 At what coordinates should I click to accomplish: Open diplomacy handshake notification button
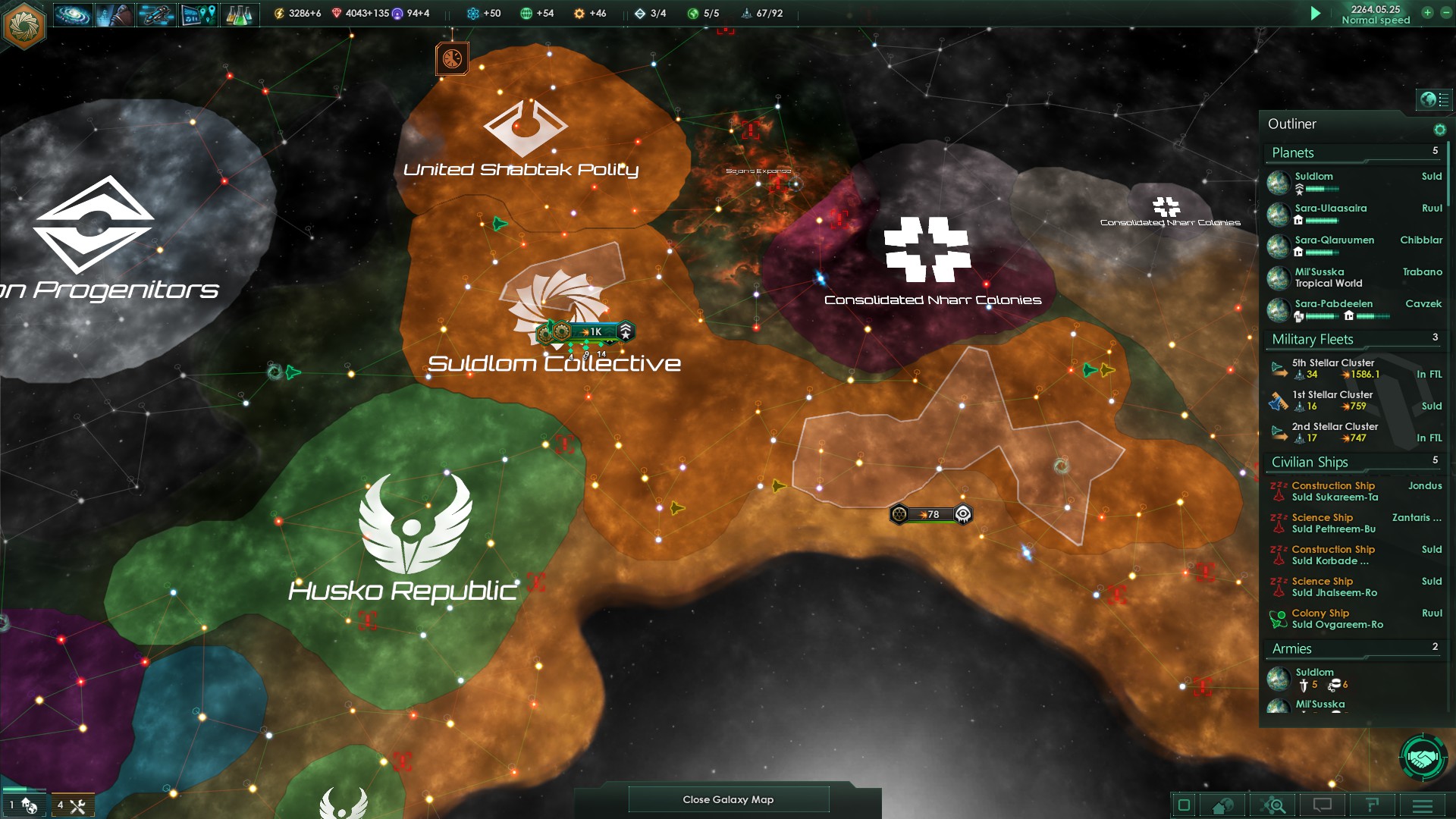coord(1423,758)
